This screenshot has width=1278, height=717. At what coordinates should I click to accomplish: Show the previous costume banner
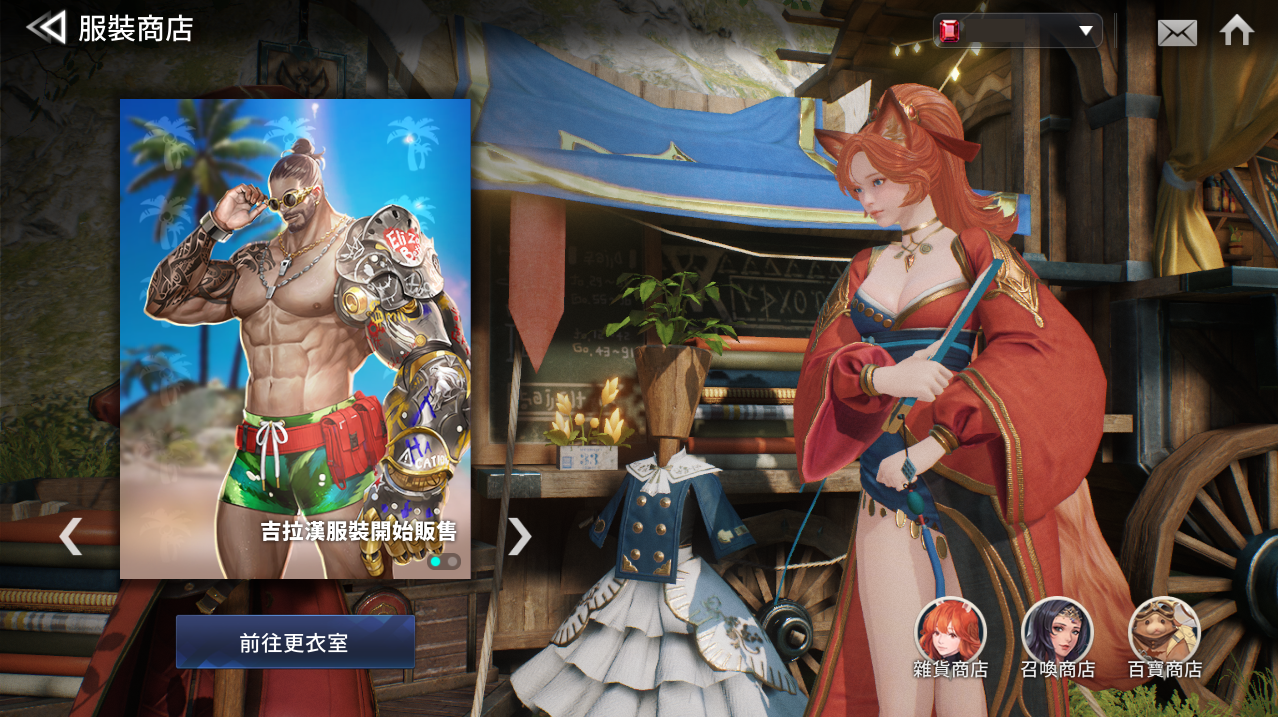tap(69, 537)
